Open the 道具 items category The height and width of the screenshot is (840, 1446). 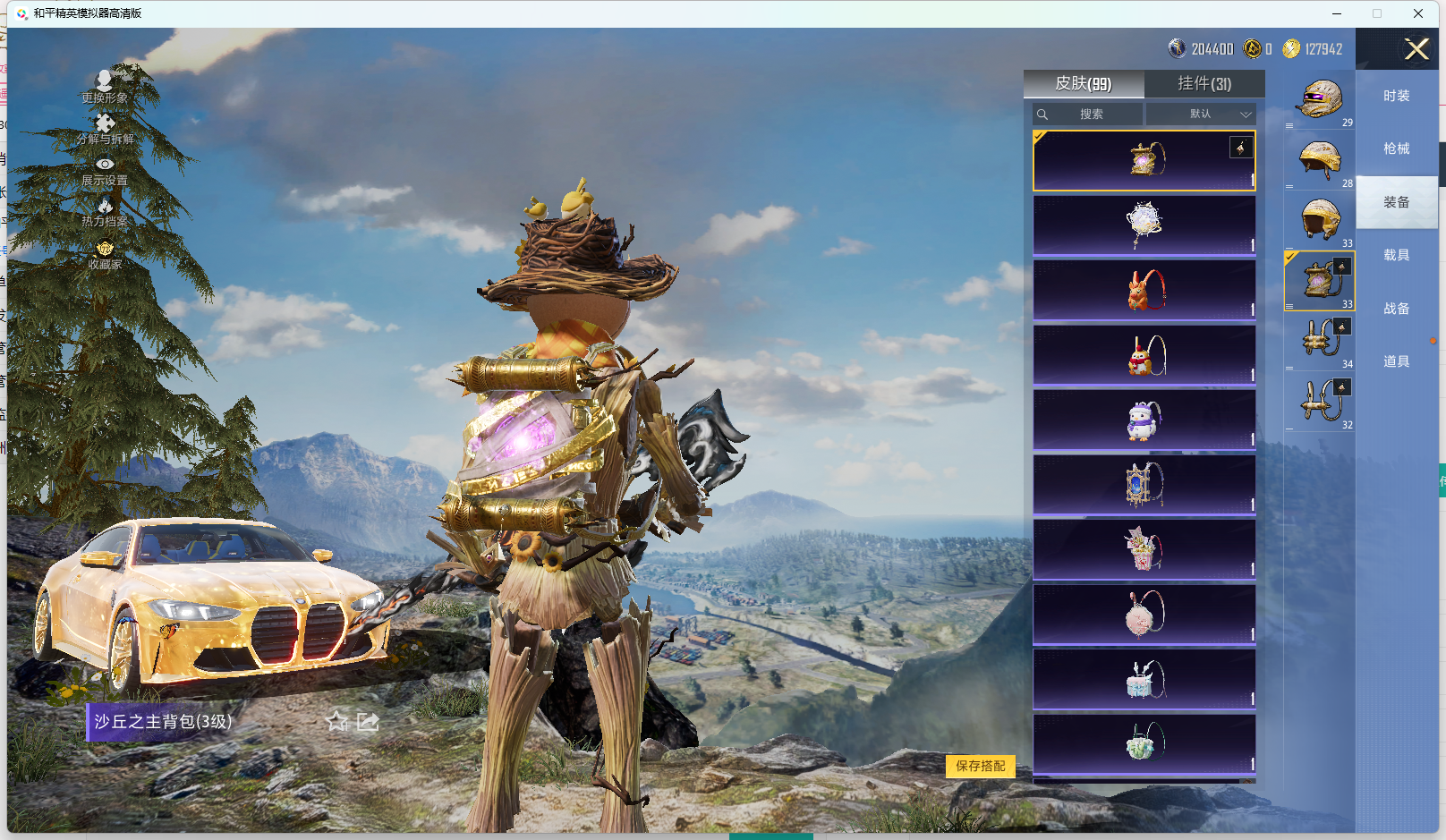pos(1396,361)
